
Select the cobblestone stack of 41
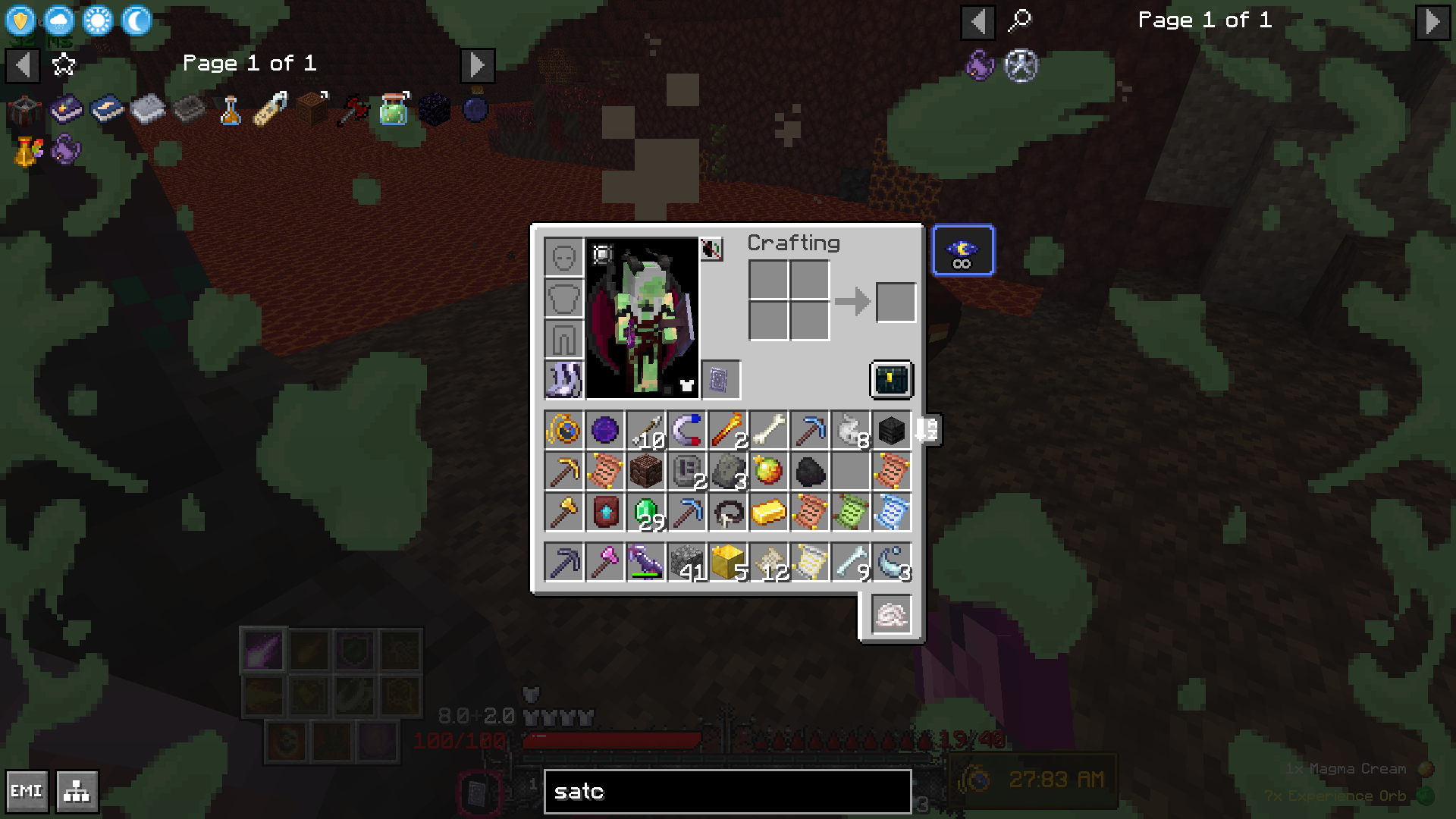pyautogui.click(x=687, y=563)
